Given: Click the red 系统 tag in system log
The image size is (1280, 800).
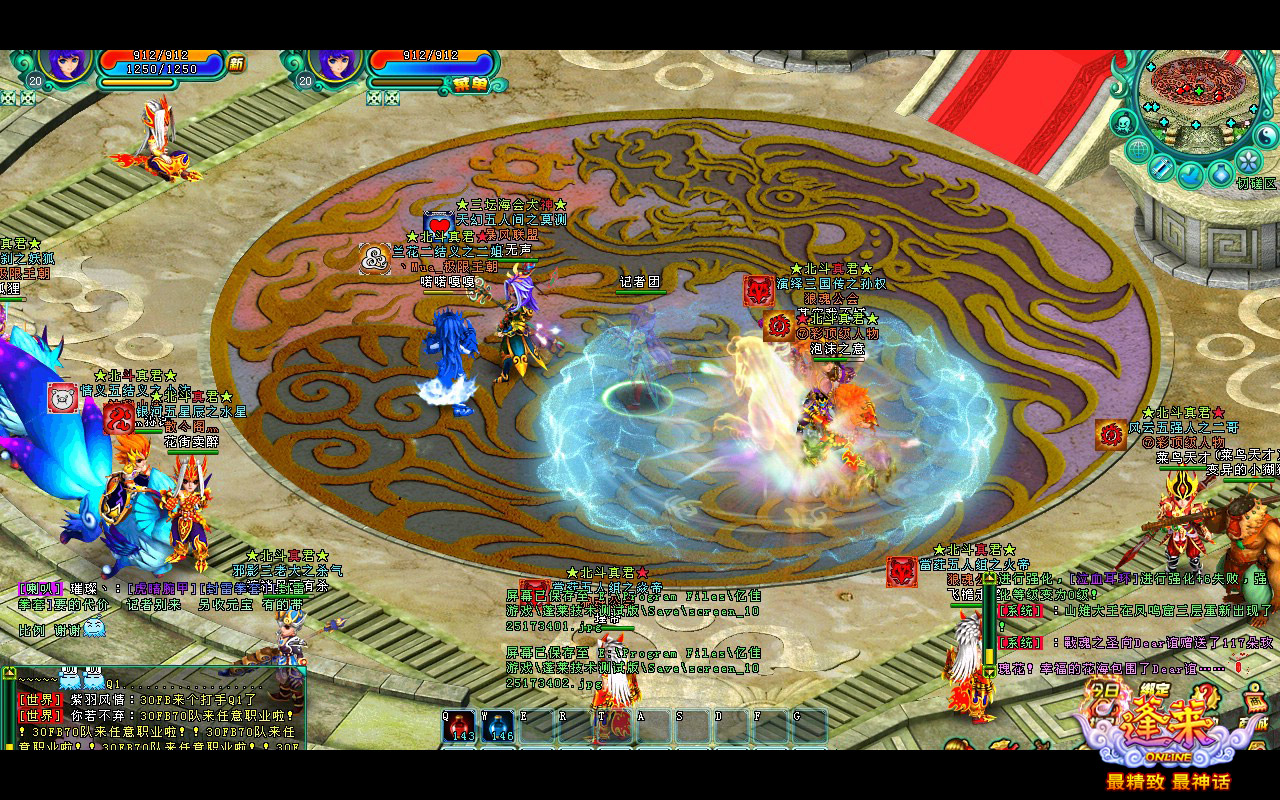Looking at the screenshot, I should (1018, 610).
